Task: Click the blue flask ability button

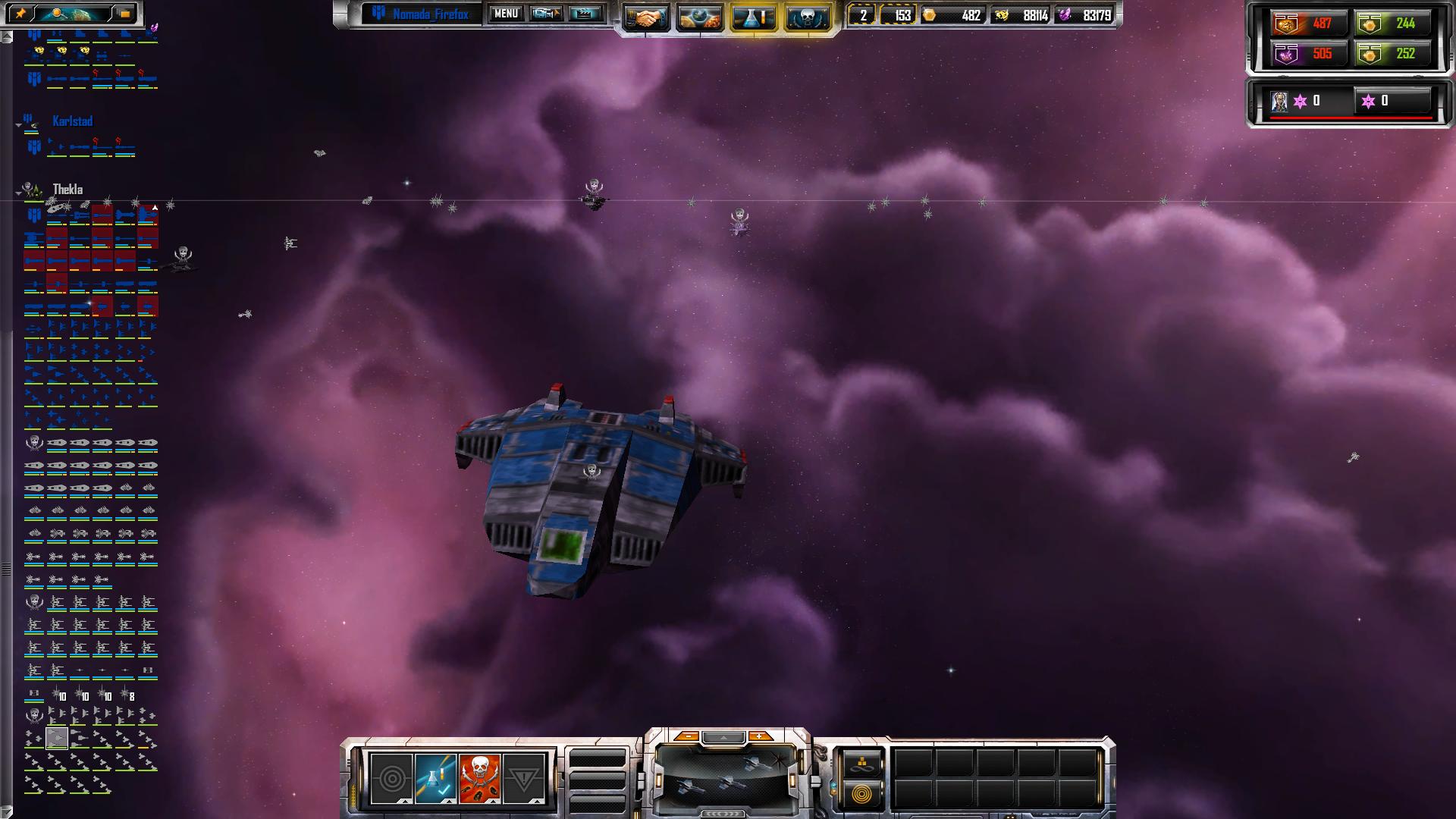Action: click(436, 778)
